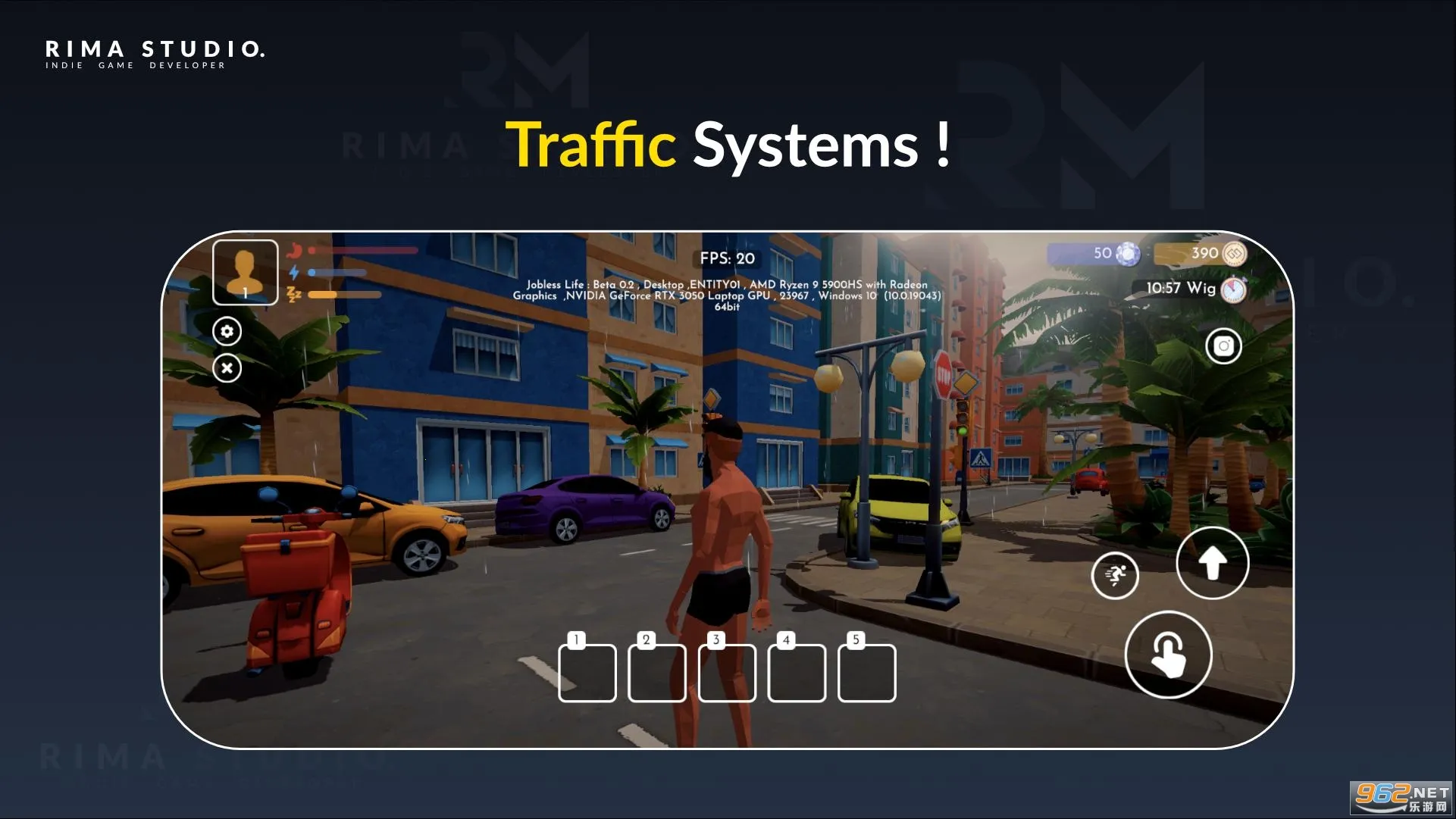Tap the clock icon beside the time
Screen dimensions: 1456x819
tap(1234, 289)
